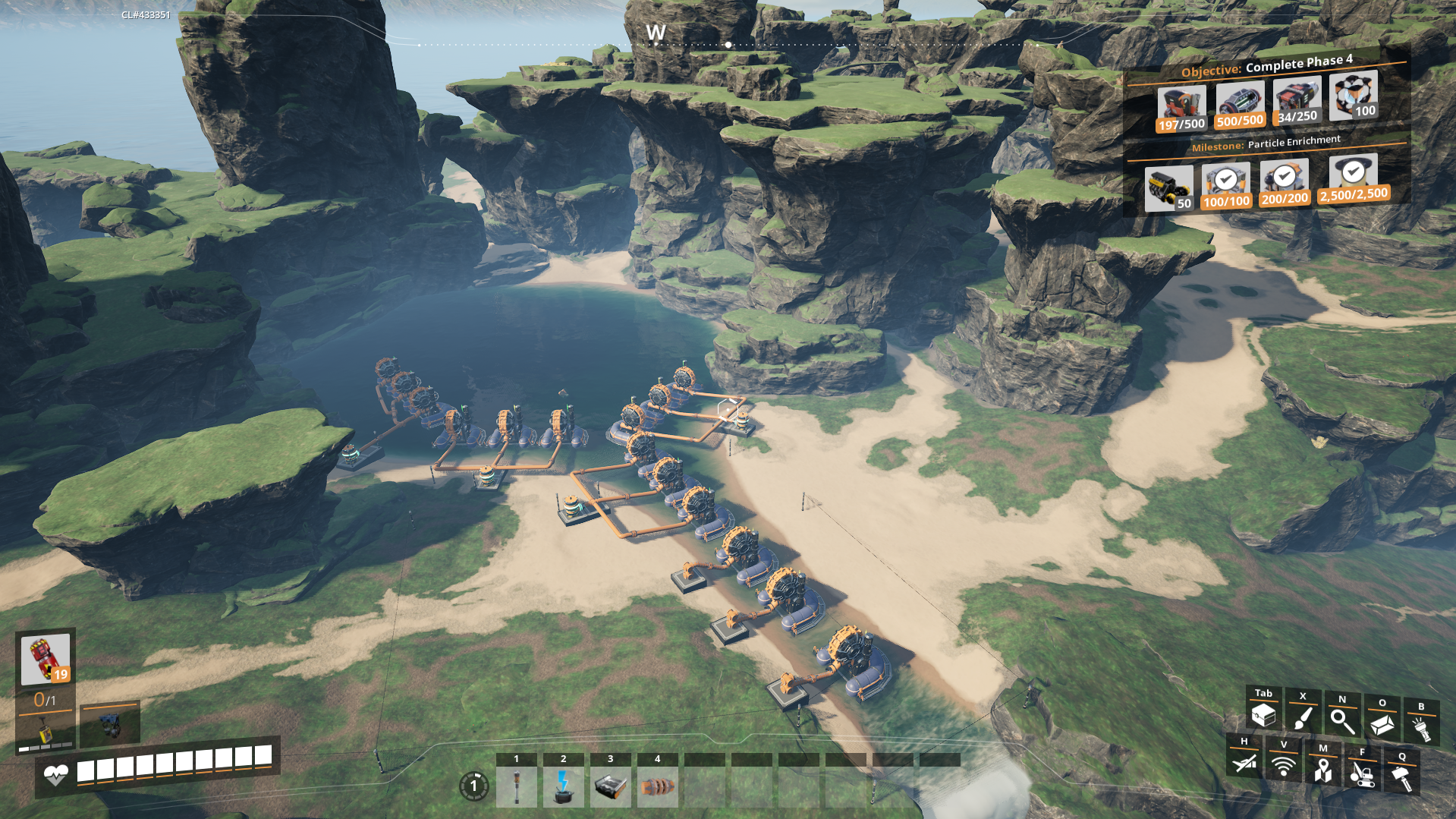
Task: Select the hotbar slot 3 buildable
Action: (x=610, y=786)
